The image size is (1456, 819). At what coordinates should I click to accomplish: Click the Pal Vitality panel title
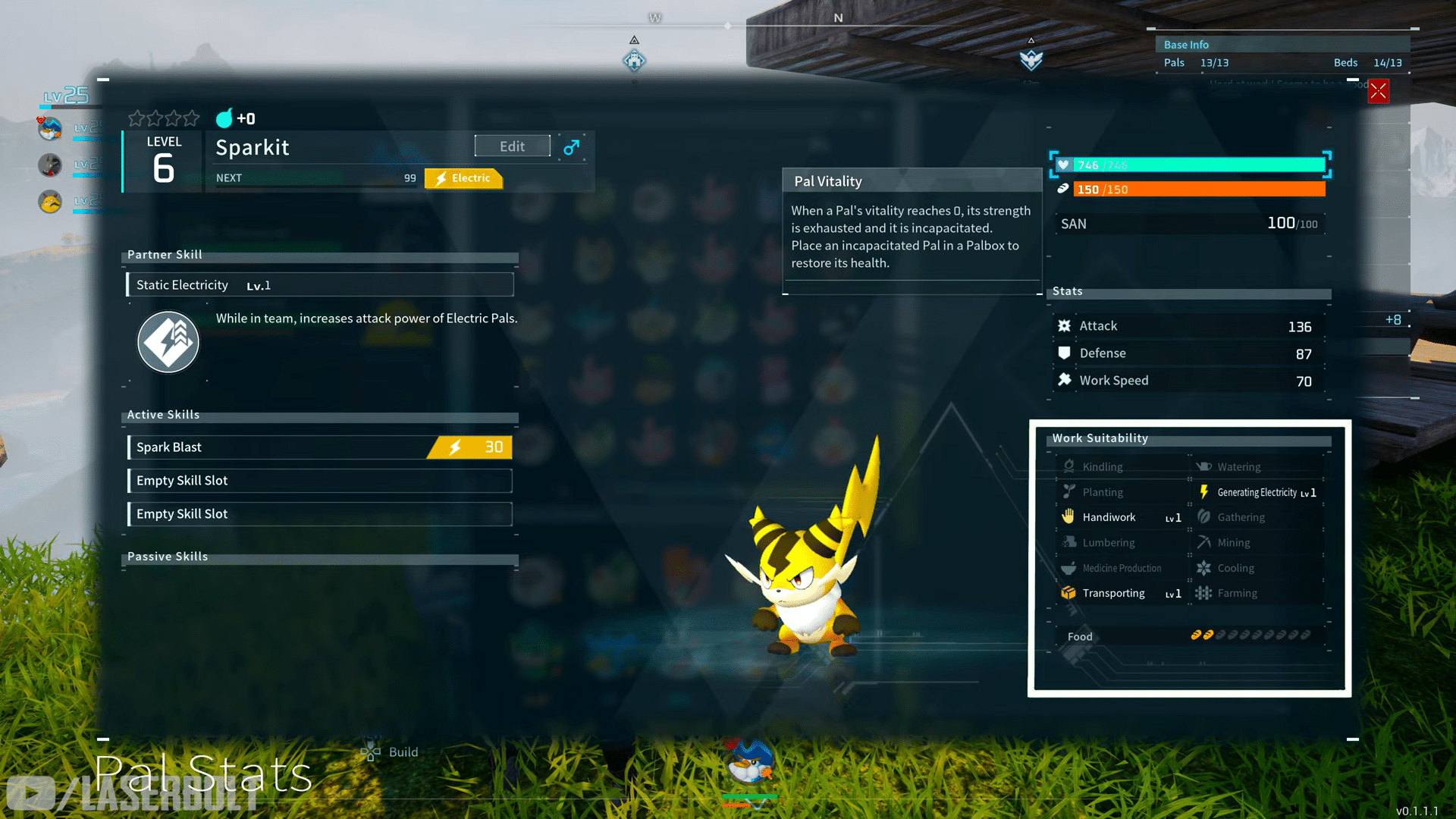tap(827, 181)
